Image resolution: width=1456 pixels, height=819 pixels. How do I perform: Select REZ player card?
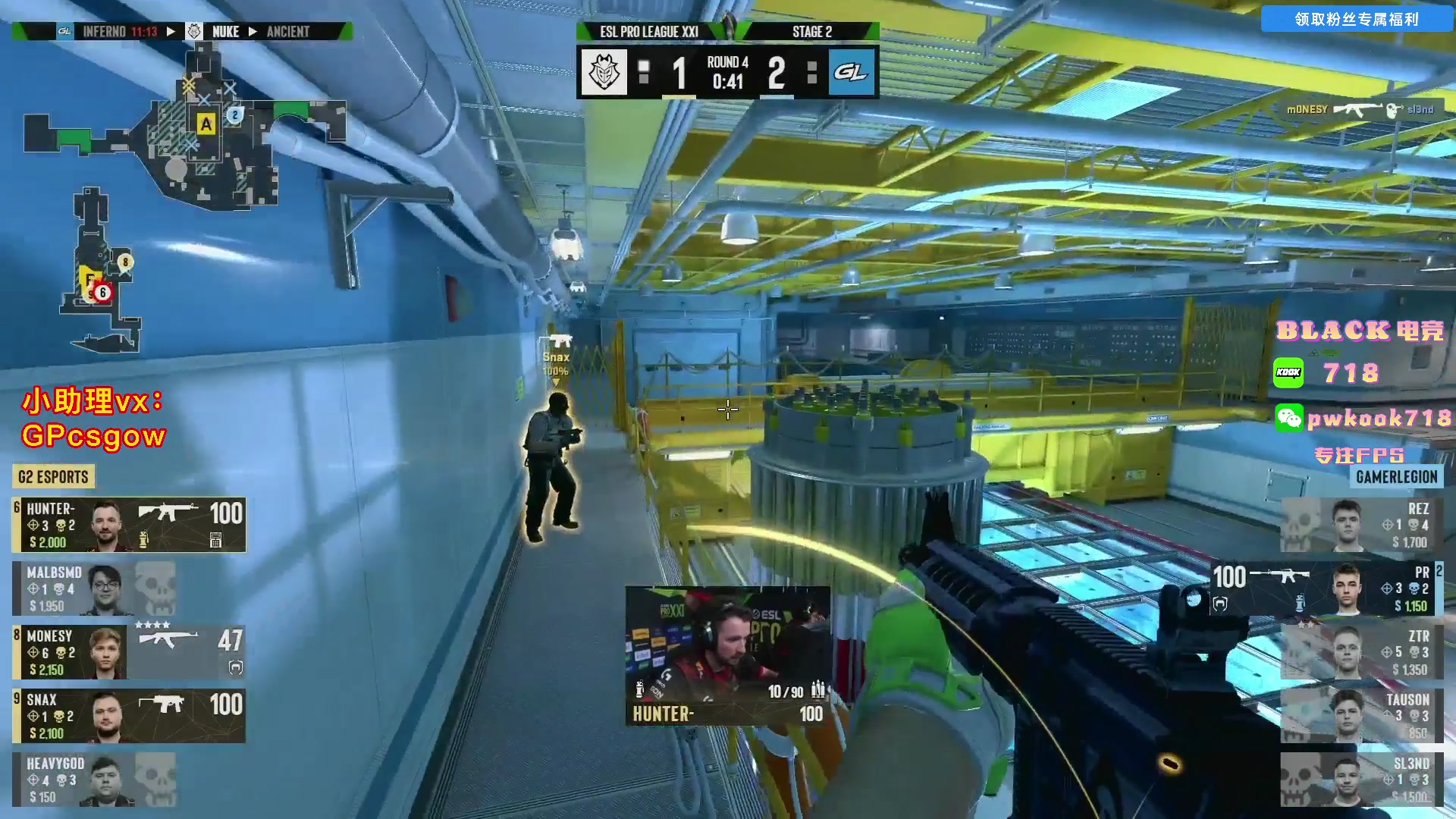(x=1362, y=525)
